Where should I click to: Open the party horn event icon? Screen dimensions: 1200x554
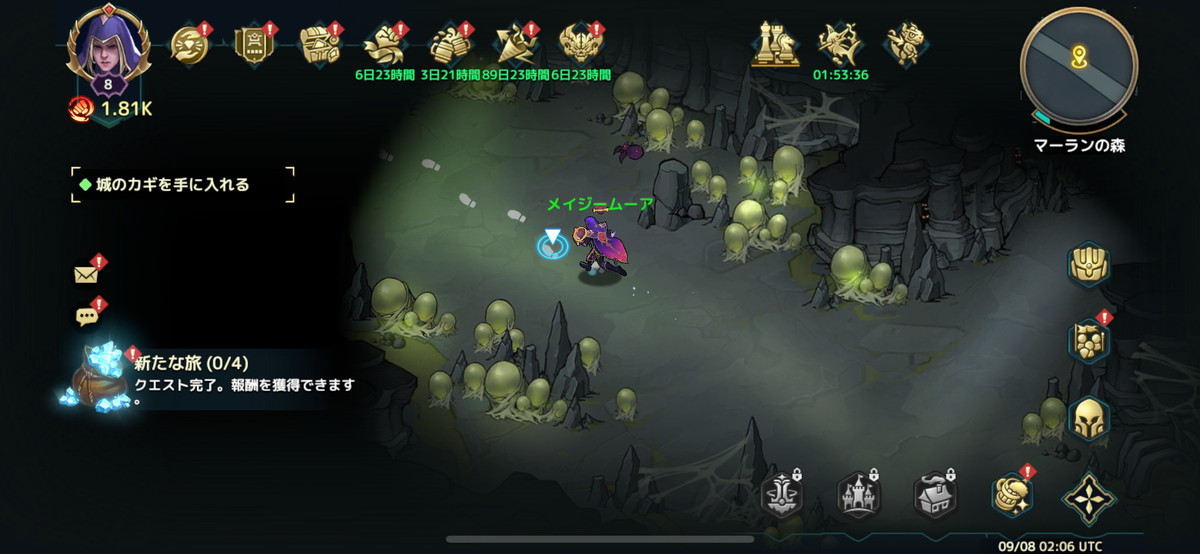pos(516,44)
